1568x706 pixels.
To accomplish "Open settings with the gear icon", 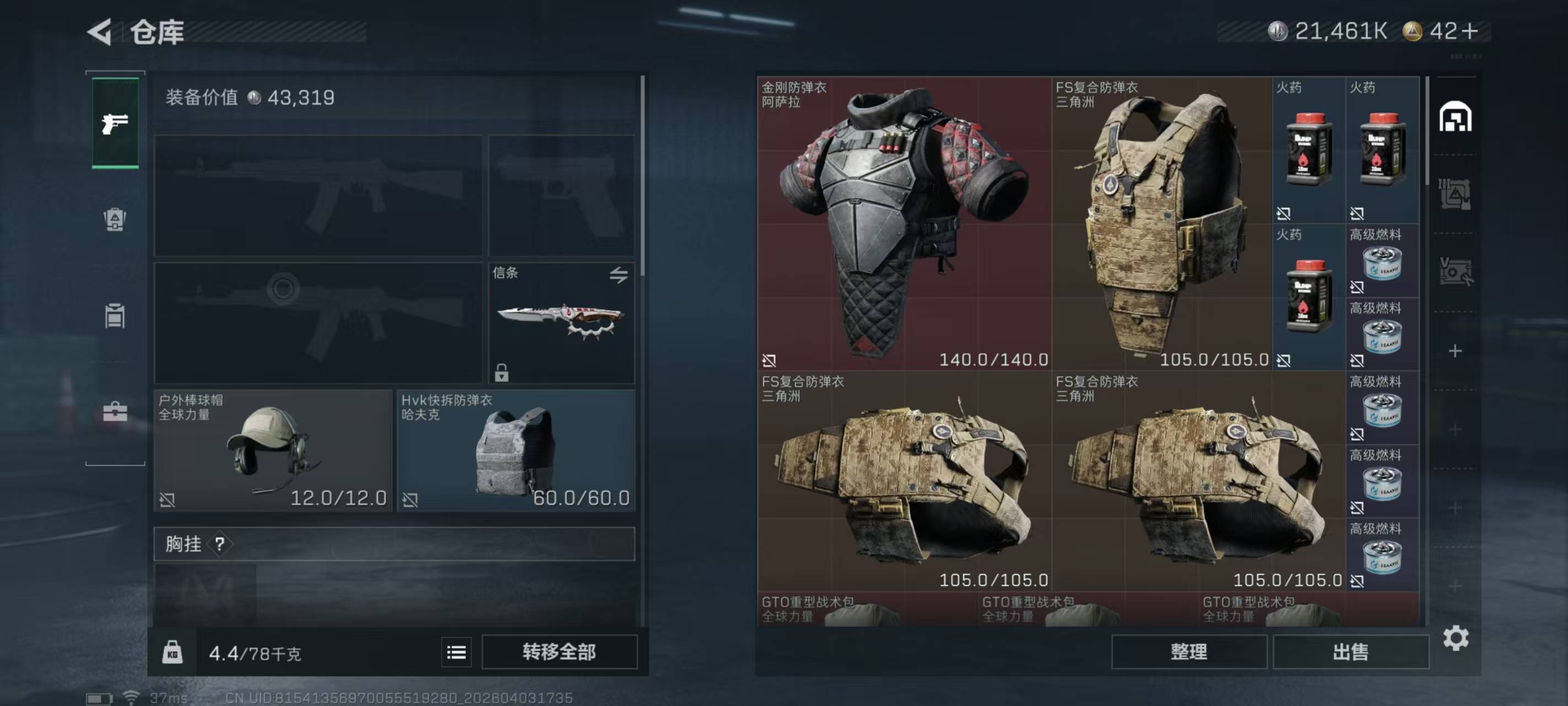I will (x=1456, y=638).
